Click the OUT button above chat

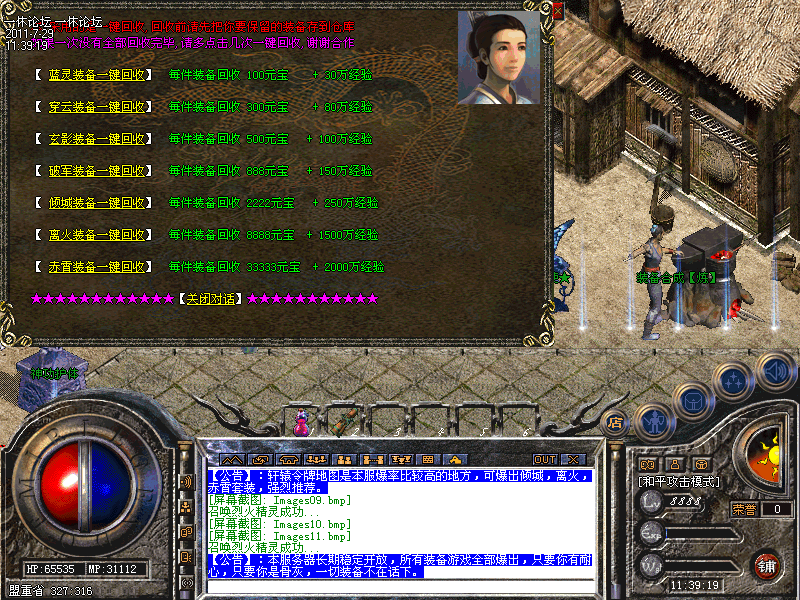coord(544,460)
